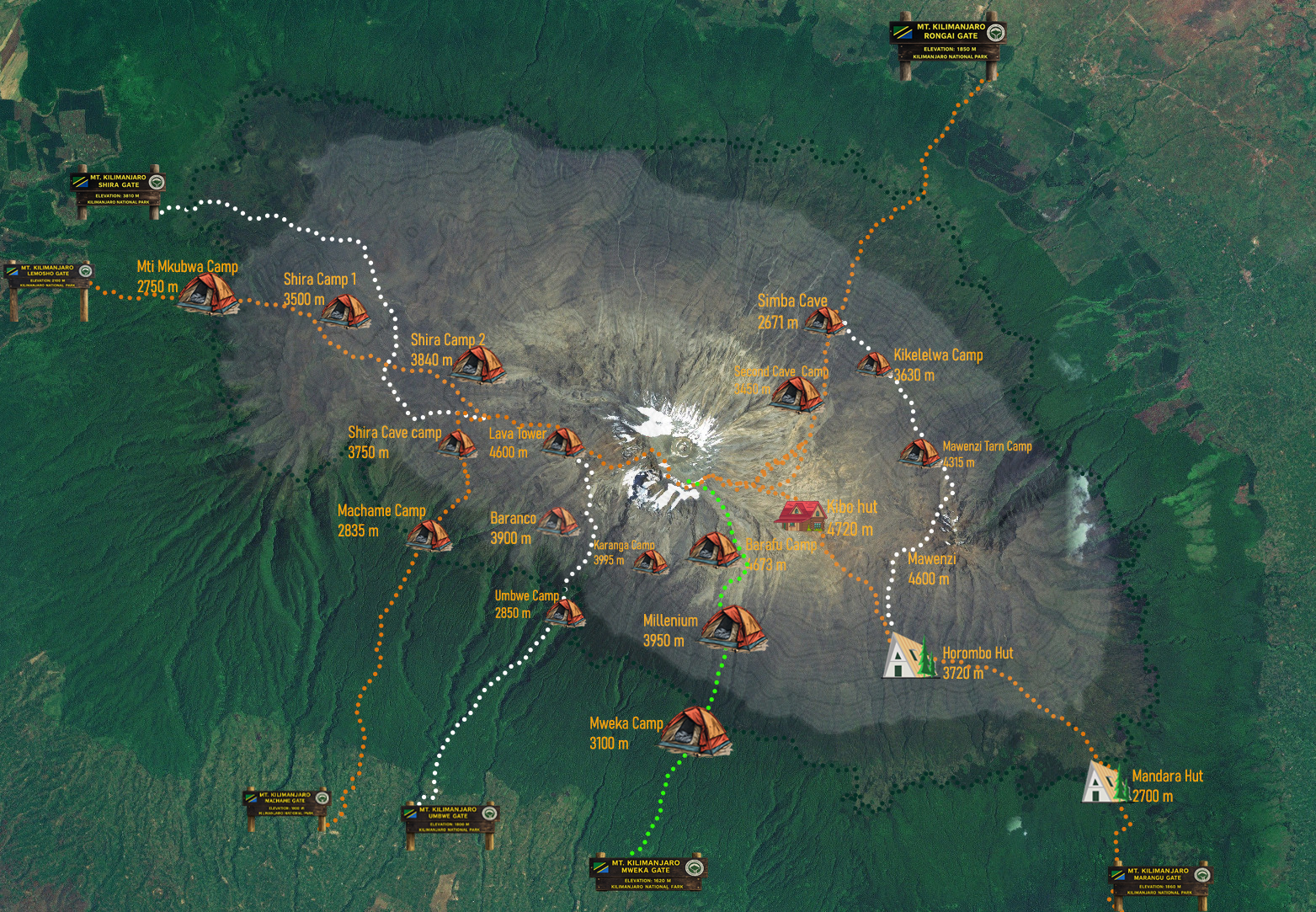Select the Shira Camp 2 tent marker
Viewport: 1316px width, 912px height.
[478, 365]
